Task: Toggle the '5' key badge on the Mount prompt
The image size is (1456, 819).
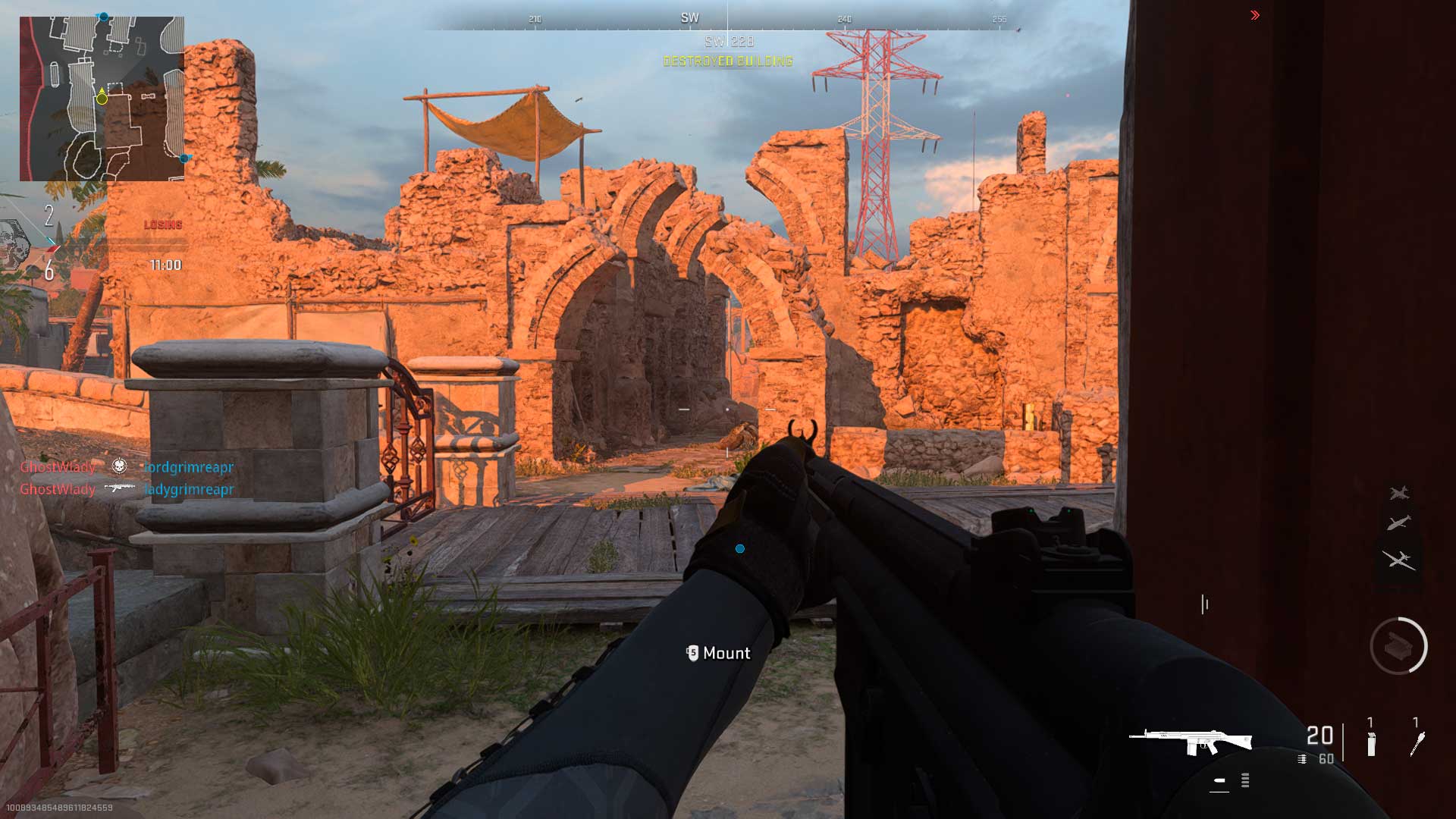Action: 692,653
